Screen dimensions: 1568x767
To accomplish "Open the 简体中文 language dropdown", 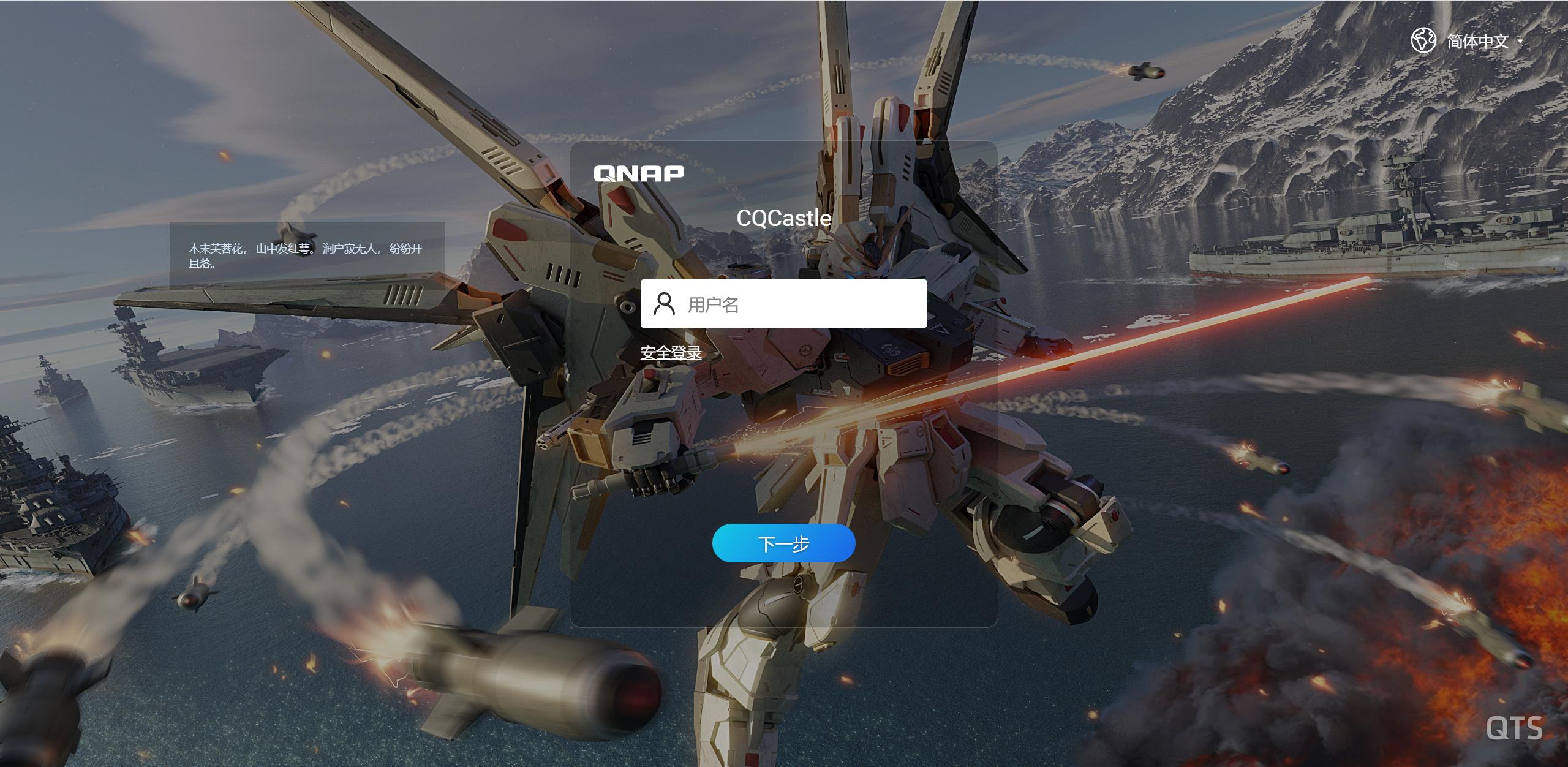I will point(1477,41).
